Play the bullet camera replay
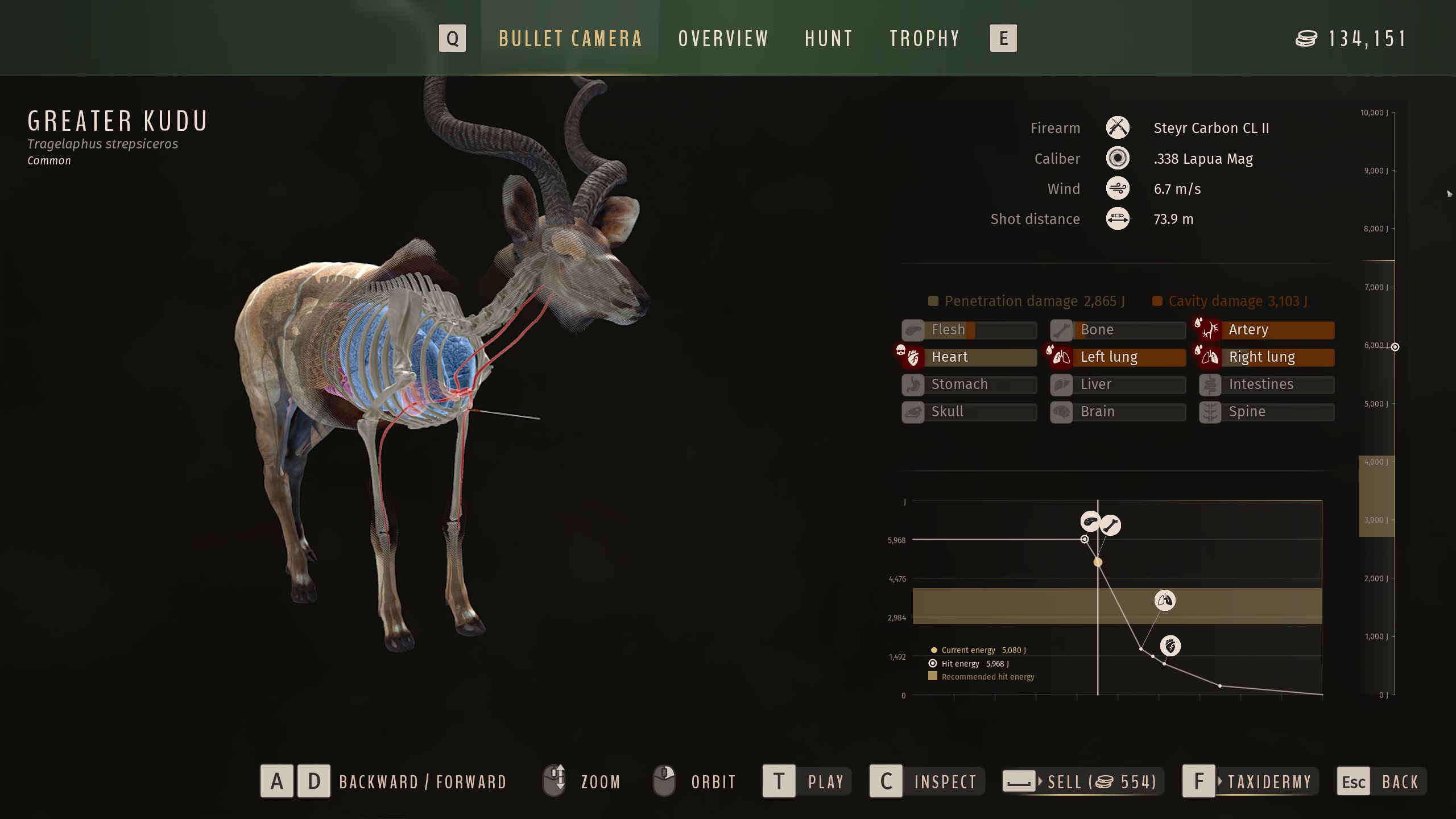 pos(806,781)
